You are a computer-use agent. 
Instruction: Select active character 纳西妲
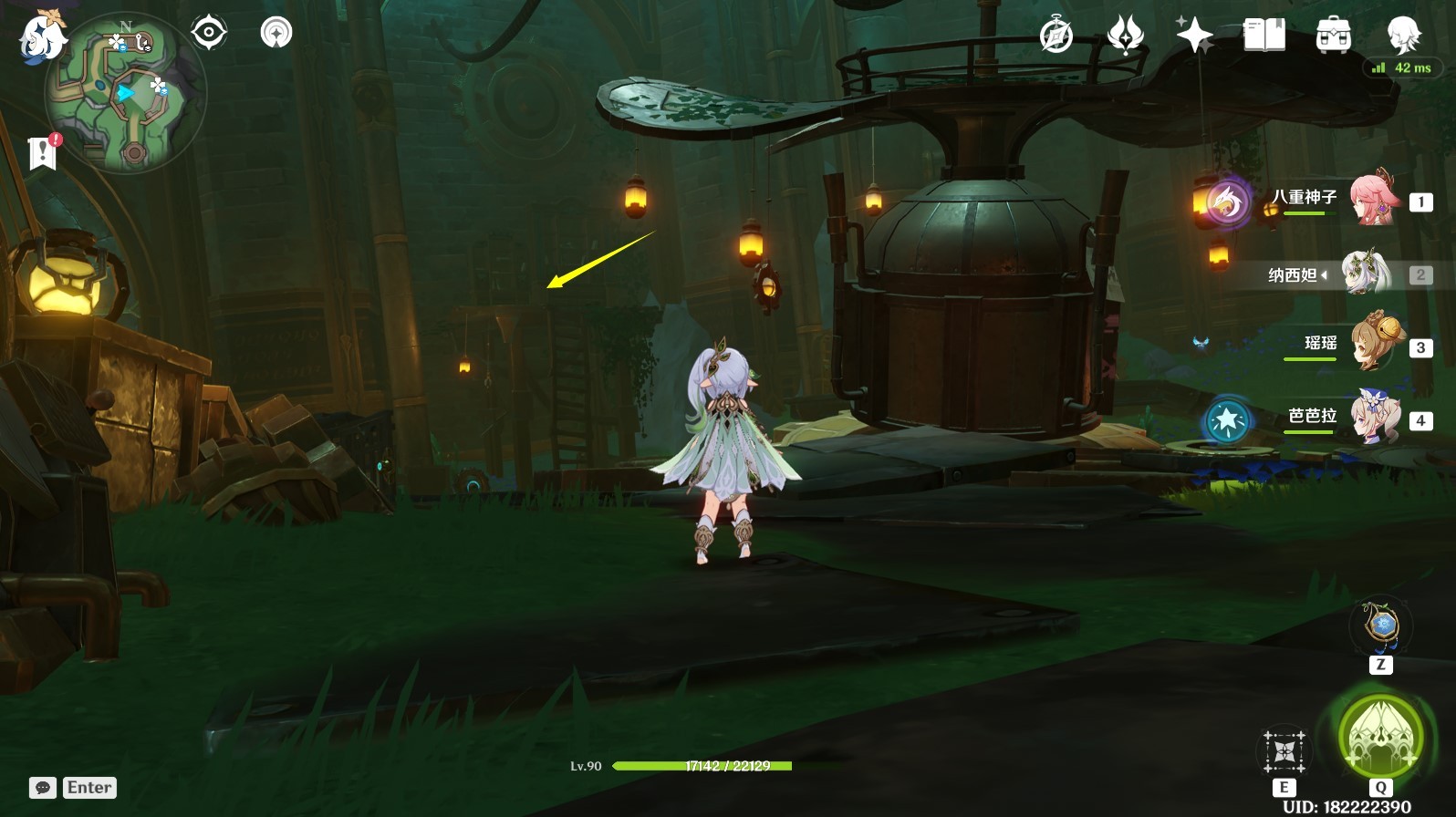coord(1365,273)
